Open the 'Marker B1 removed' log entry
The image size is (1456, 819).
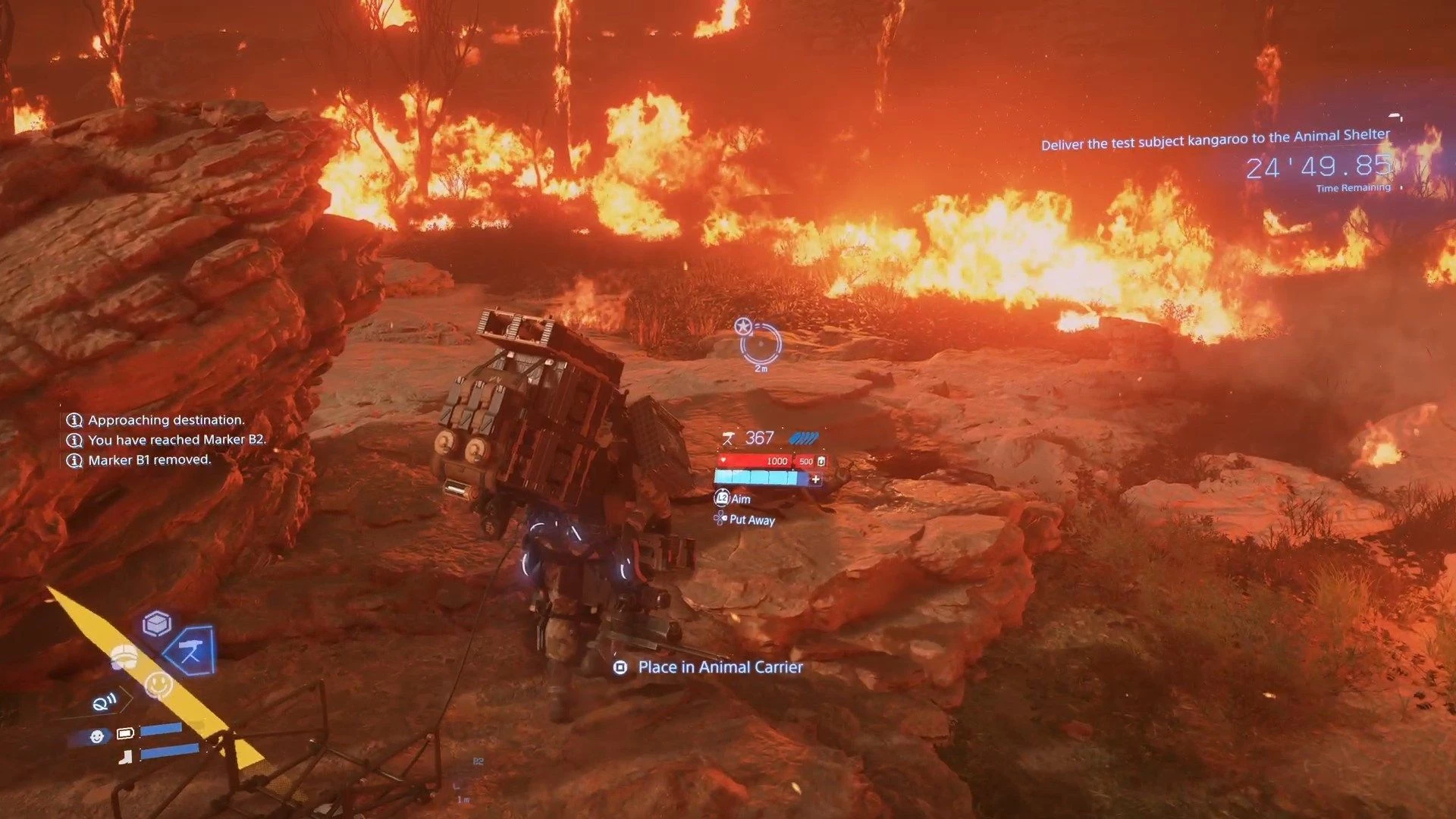coord(149,460)
